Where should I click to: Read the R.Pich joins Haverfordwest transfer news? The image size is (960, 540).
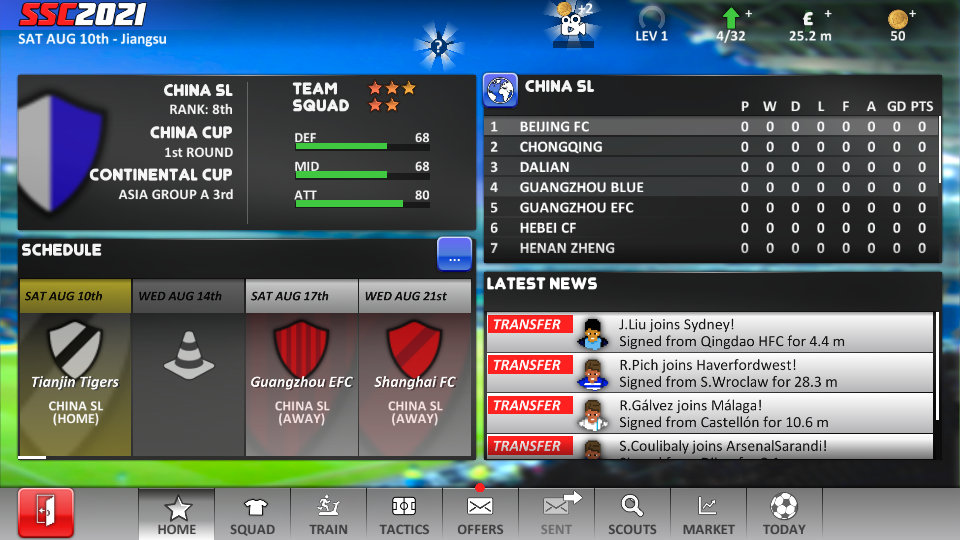tap(710, 373)
